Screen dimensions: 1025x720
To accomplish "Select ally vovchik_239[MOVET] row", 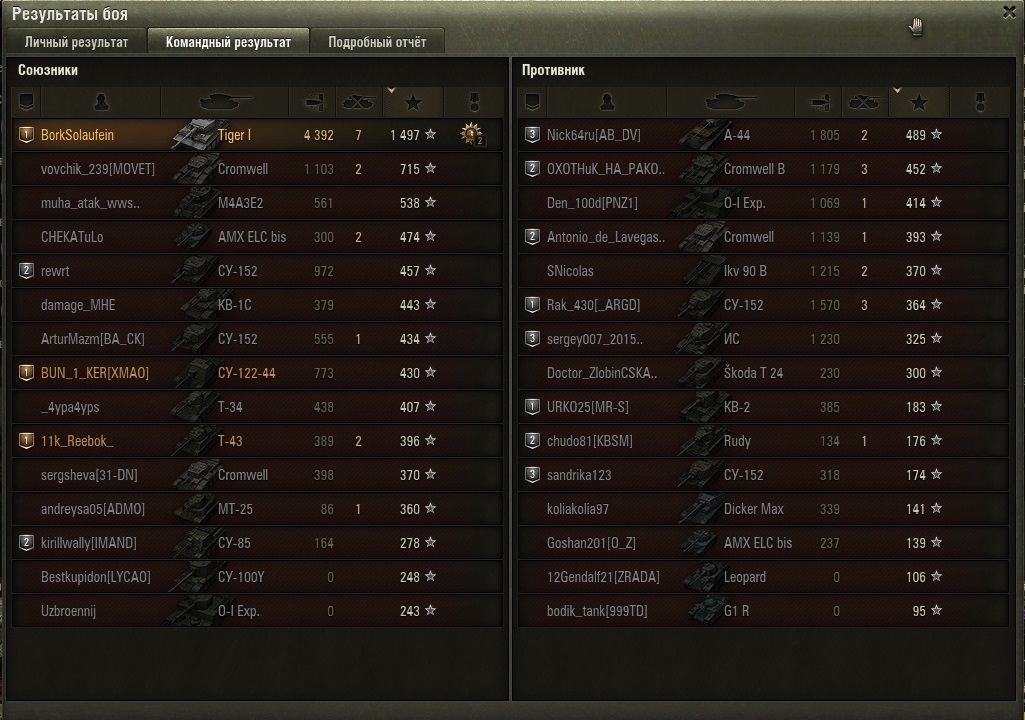I will [257, 169].
